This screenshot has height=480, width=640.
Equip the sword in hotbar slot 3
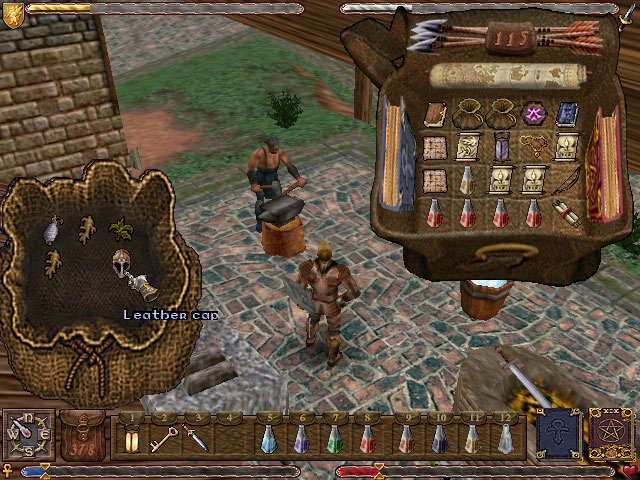[196, 438]
